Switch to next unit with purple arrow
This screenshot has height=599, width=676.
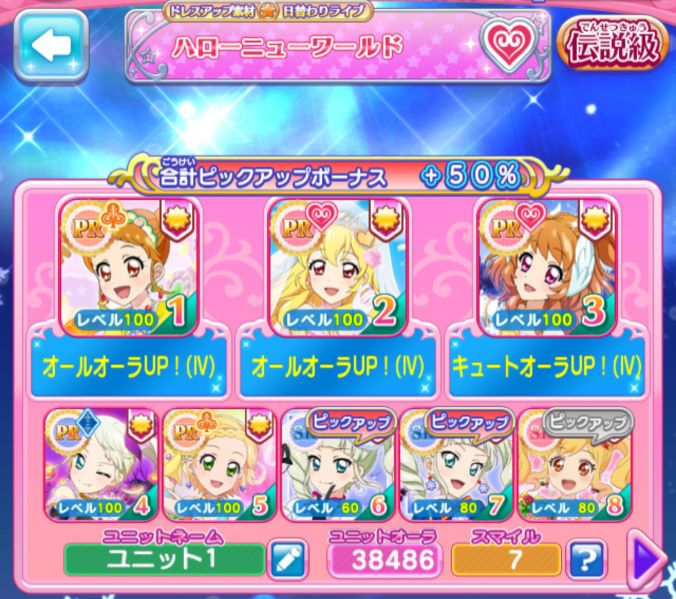[651, 558]
